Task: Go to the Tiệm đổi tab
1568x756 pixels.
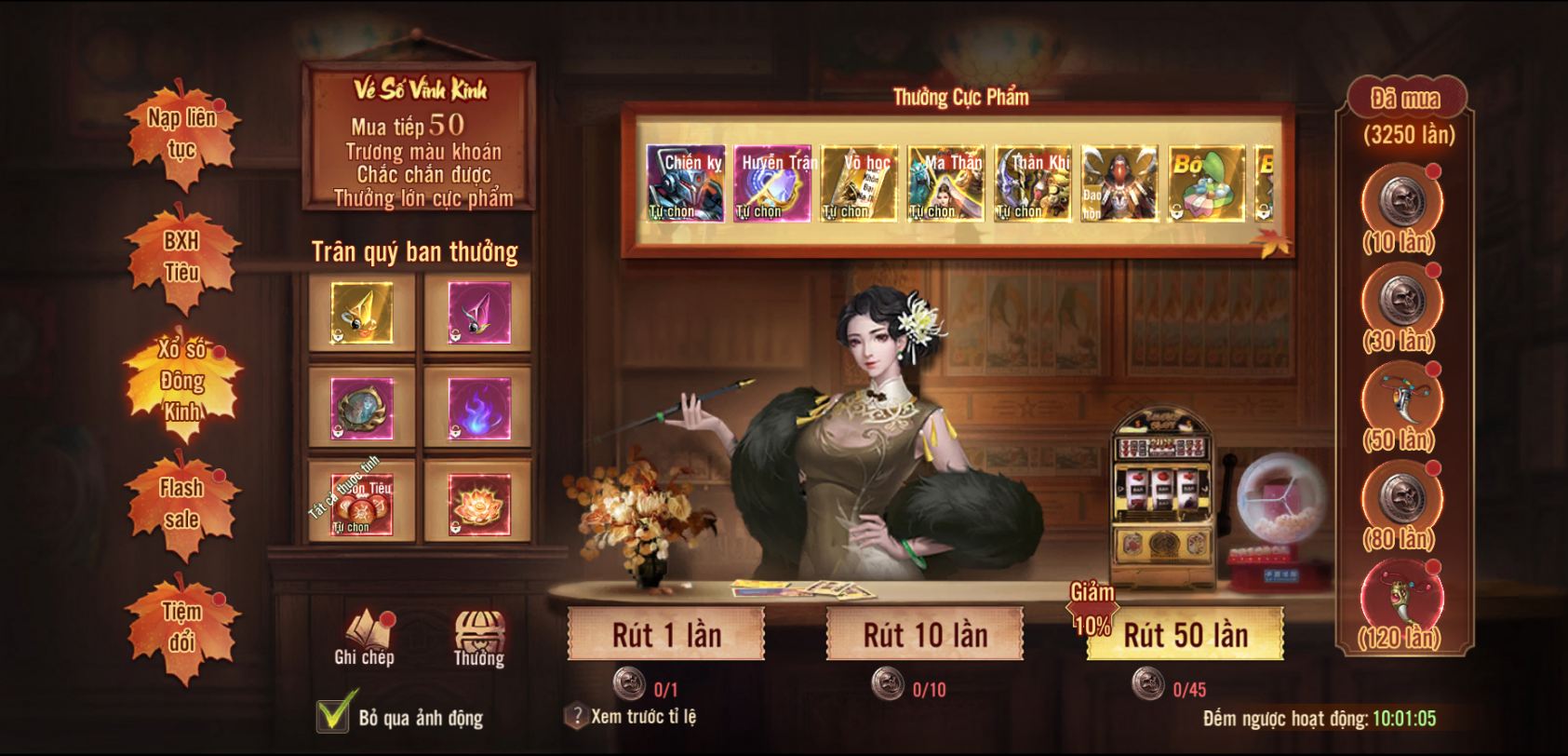Action: click(x=181, y=626)
